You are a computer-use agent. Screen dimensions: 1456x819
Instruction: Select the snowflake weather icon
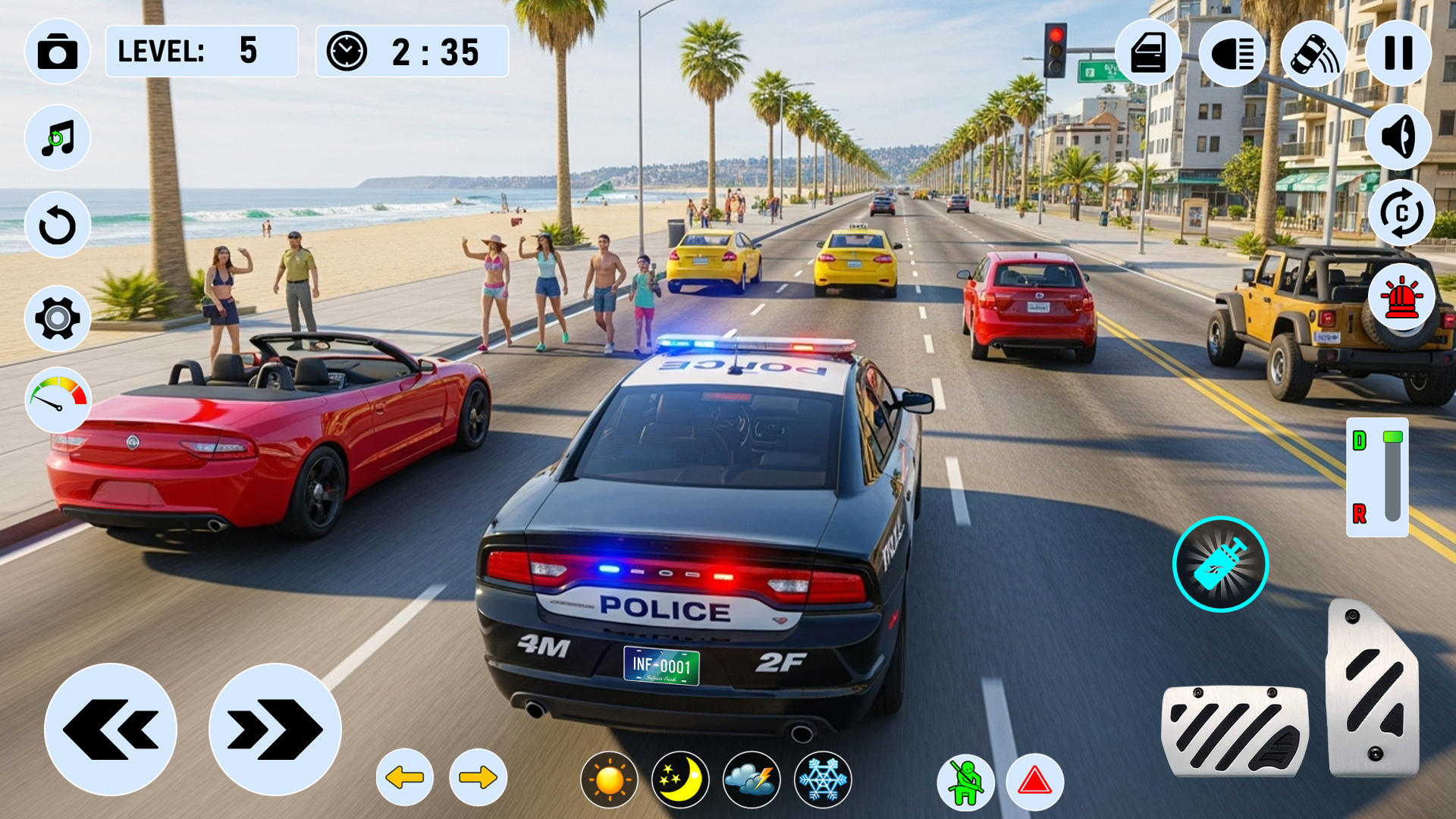click(823, 780)
